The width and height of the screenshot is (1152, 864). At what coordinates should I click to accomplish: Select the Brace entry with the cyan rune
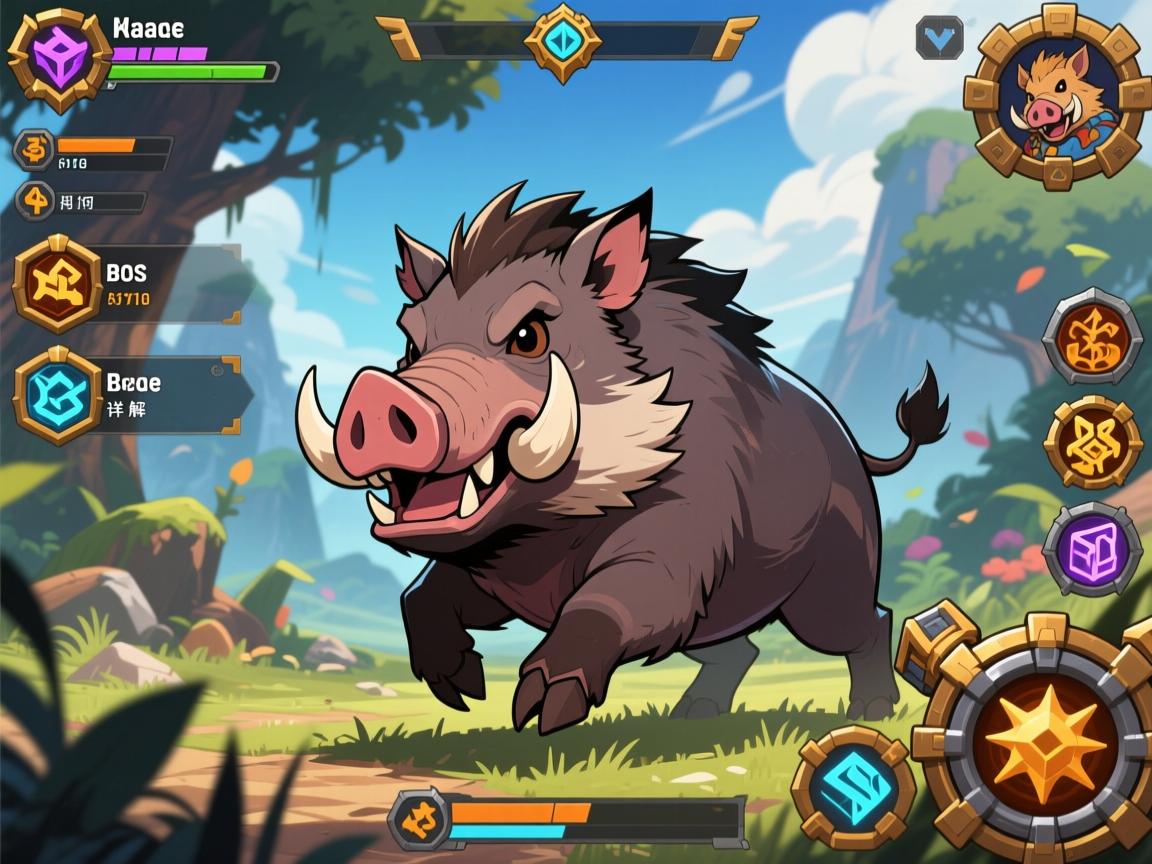click(x=58, y=396)
